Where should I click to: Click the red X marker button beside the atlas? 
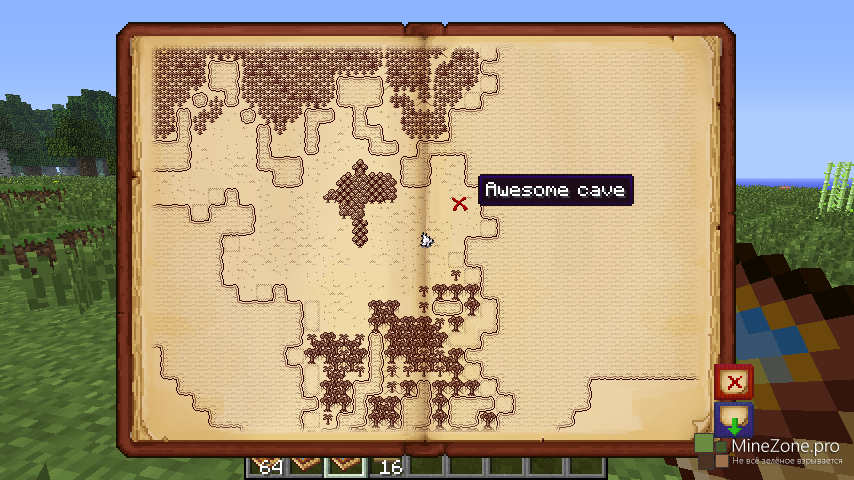pos(734,382)
